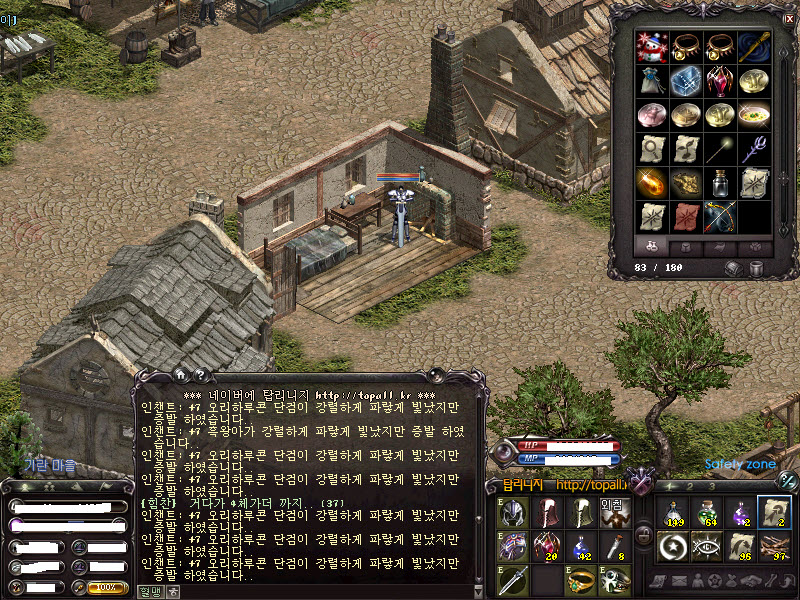Image resolution: width=800 pixels, height=600 pixels.
Task: Use the green potion with 64 count
Action: tap(707, 512)
